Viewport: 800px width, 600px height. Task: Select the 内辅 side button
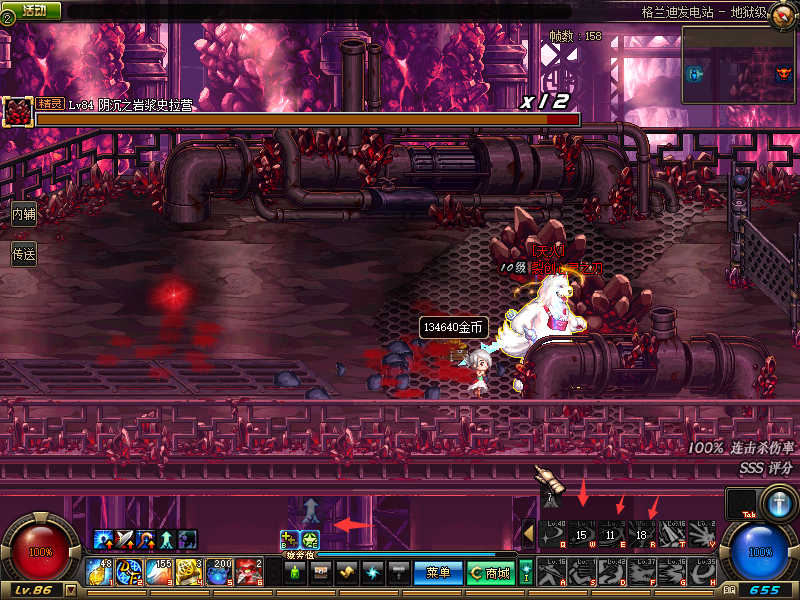coord(23,213)
